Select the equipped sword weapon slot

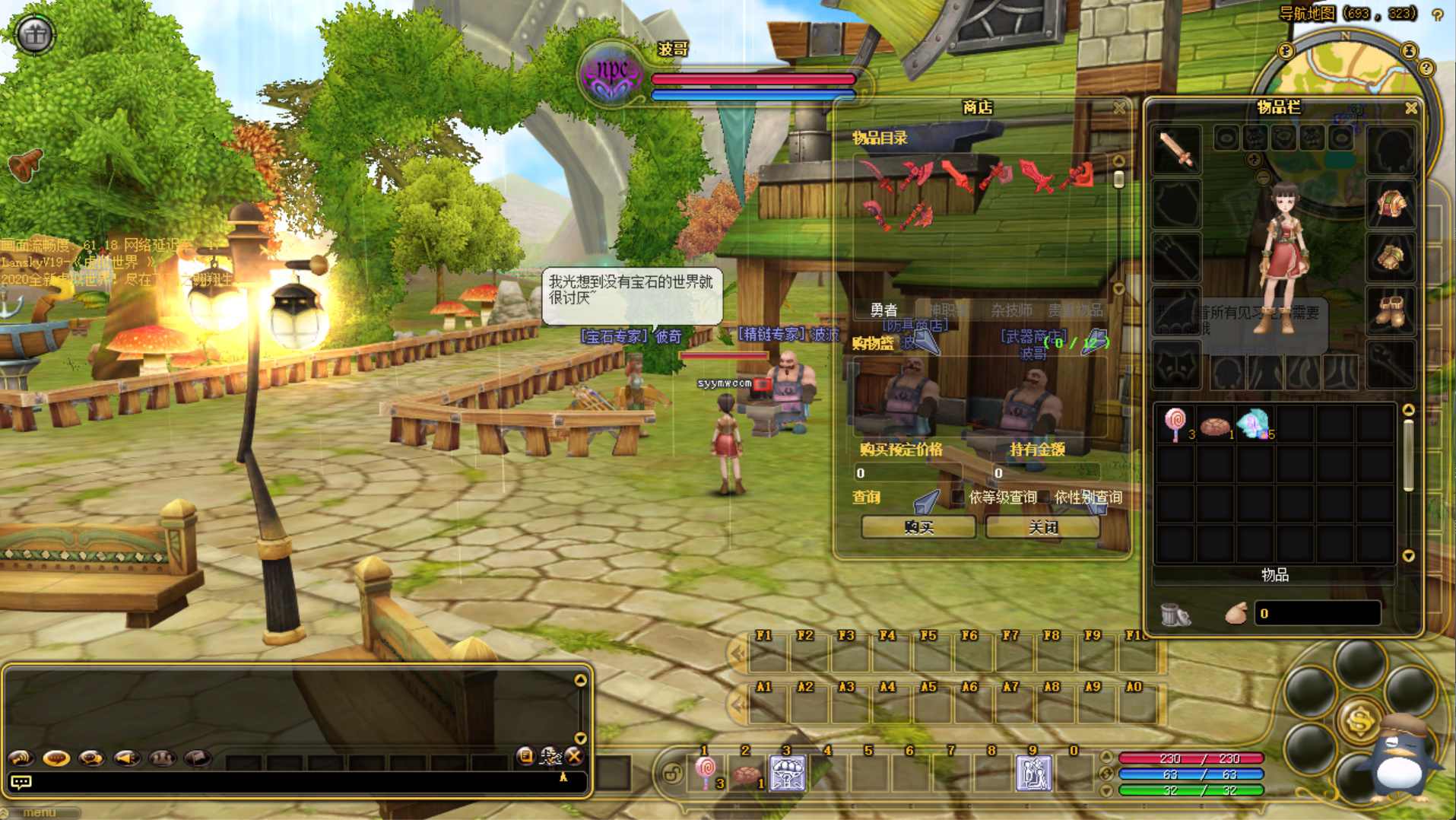coord(1177,149)
